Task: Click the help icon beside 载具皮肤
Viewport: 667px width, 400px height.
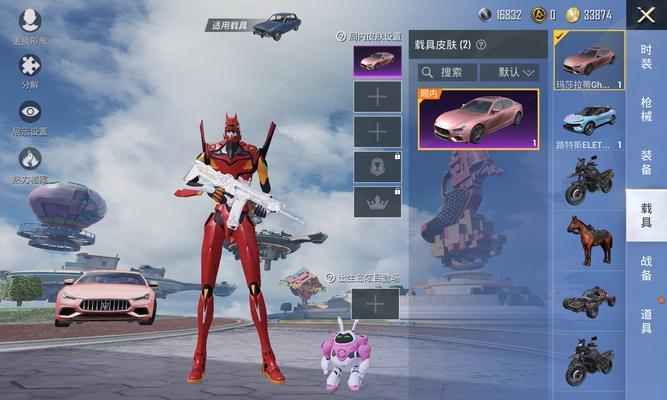Action: click(x=481, y=45)
